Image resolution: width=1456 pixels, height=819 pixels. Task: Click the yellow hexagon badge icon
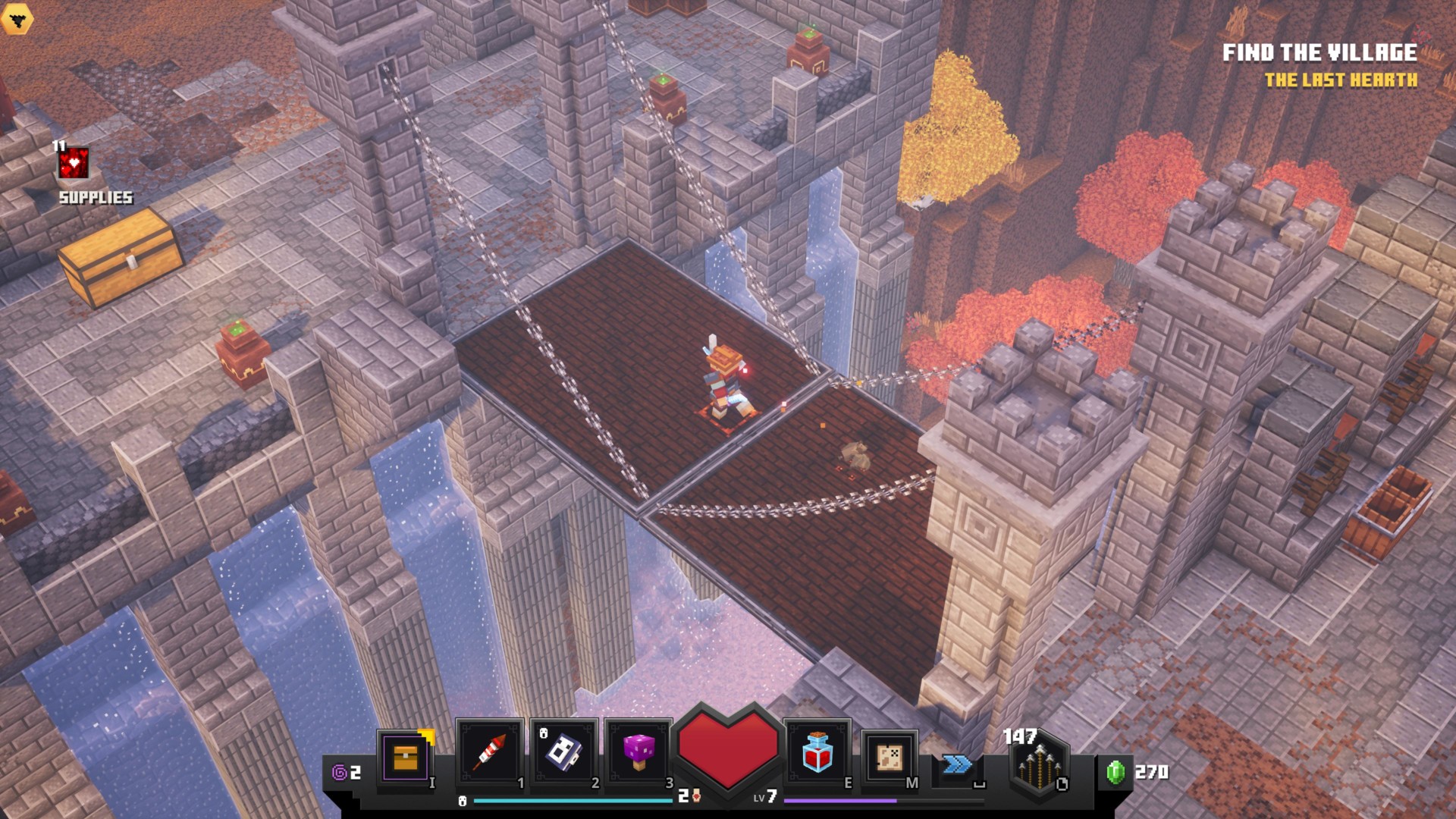pos(16,18)
